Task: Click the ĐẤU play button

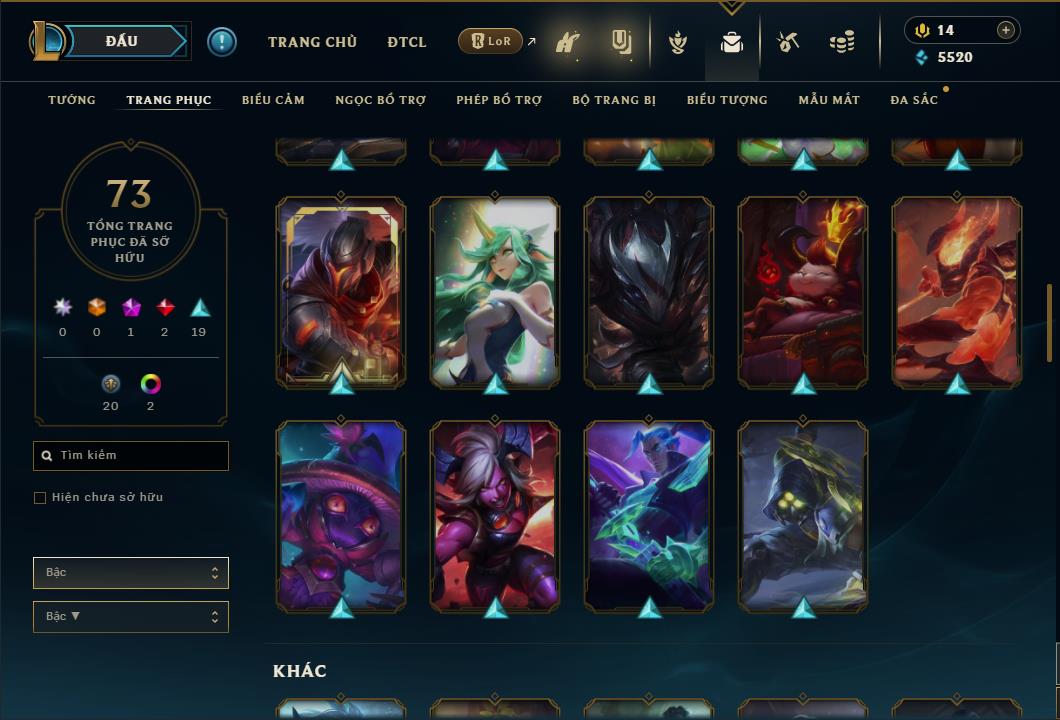Action: (121, 41)
